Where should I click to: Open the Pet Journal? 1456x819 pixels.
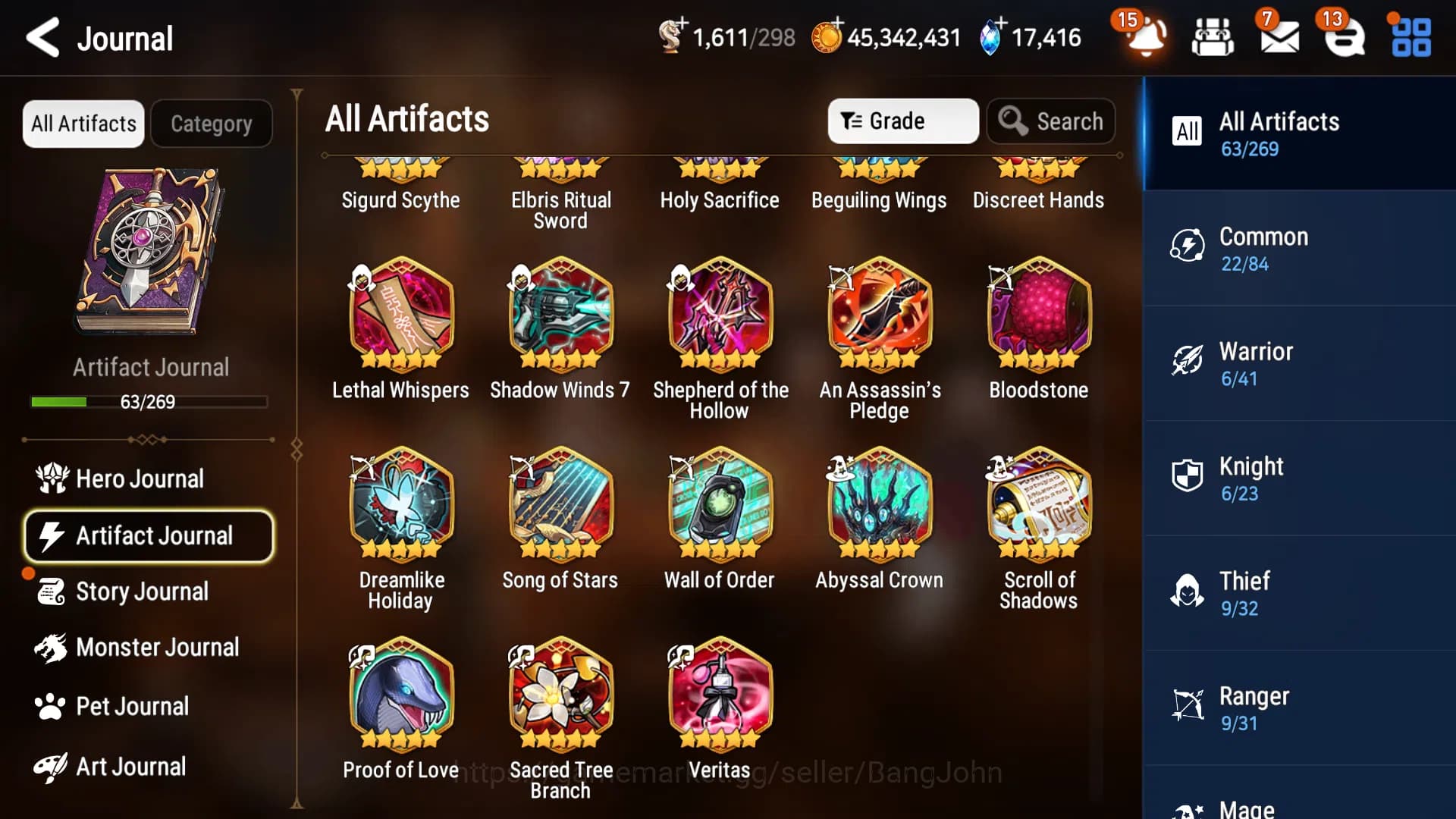coord(133,706)
